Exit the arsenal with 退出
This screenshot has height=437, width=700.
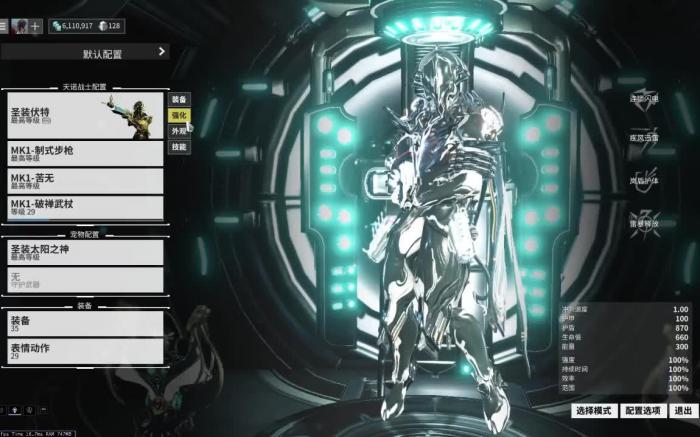pyautogui.click(x=682, y=411)
